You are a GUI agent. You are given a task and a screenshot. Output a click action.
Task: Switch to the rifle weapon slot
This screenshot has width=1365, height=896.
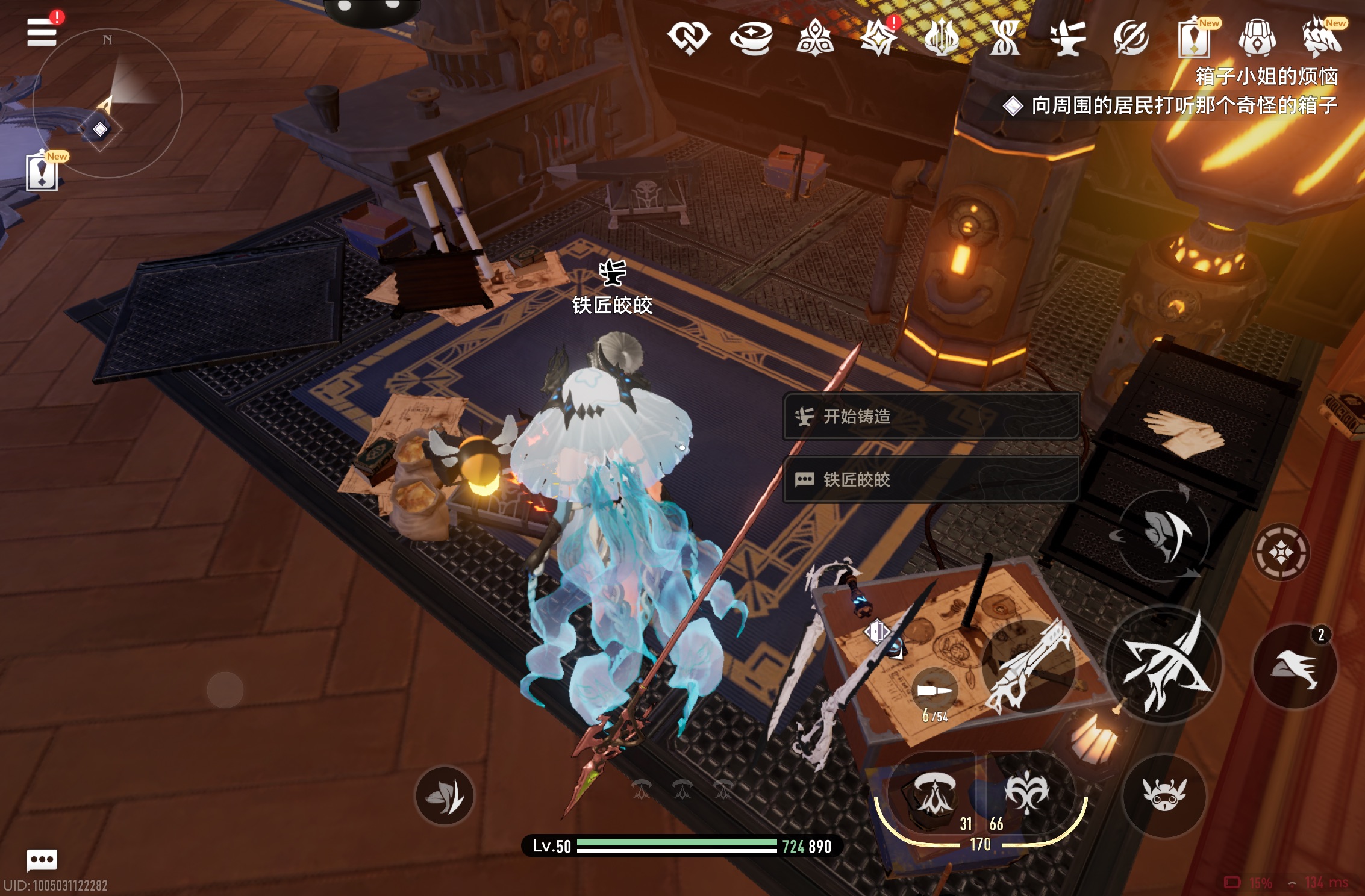pos(1029,665)
